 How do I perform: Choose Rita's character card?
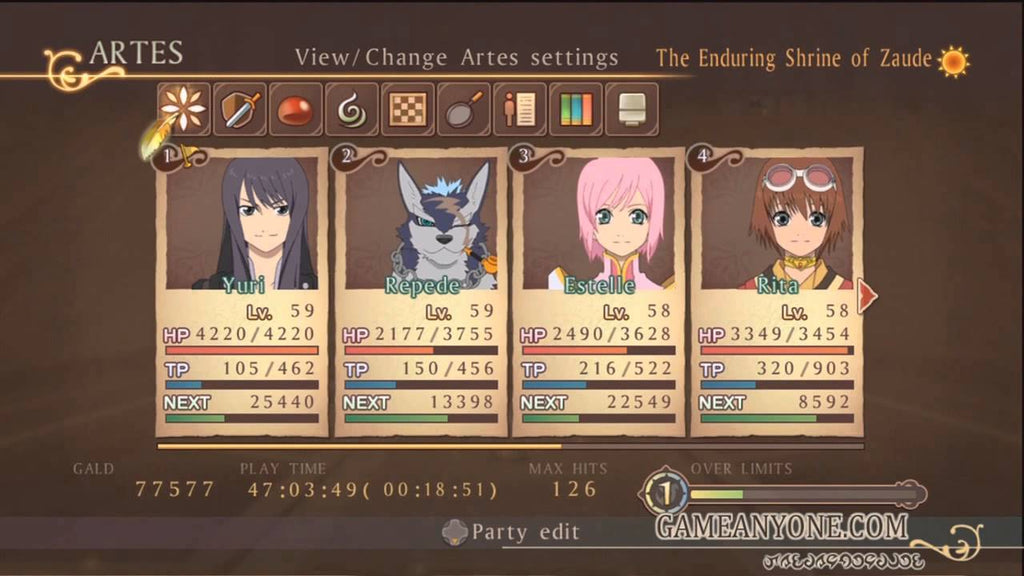pos(776,292)
